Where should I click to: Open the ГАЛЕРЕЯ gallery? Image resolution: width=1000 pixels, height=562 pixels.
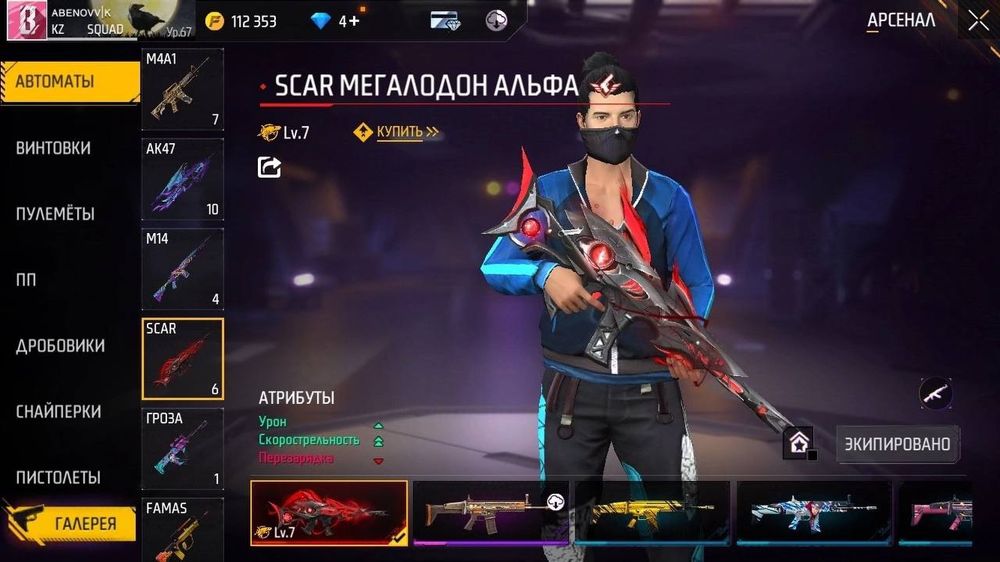point(84,523)
